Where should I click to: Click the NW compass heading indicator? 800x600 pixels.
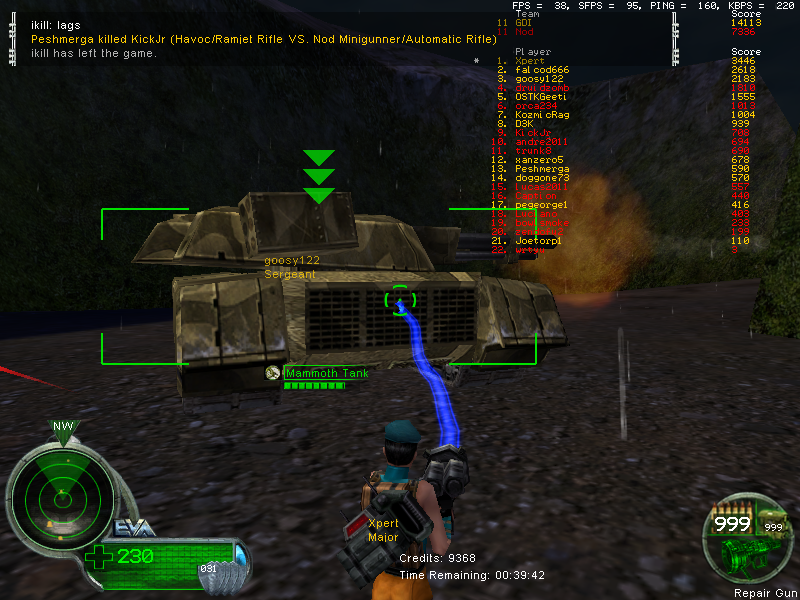click(64, 427)
